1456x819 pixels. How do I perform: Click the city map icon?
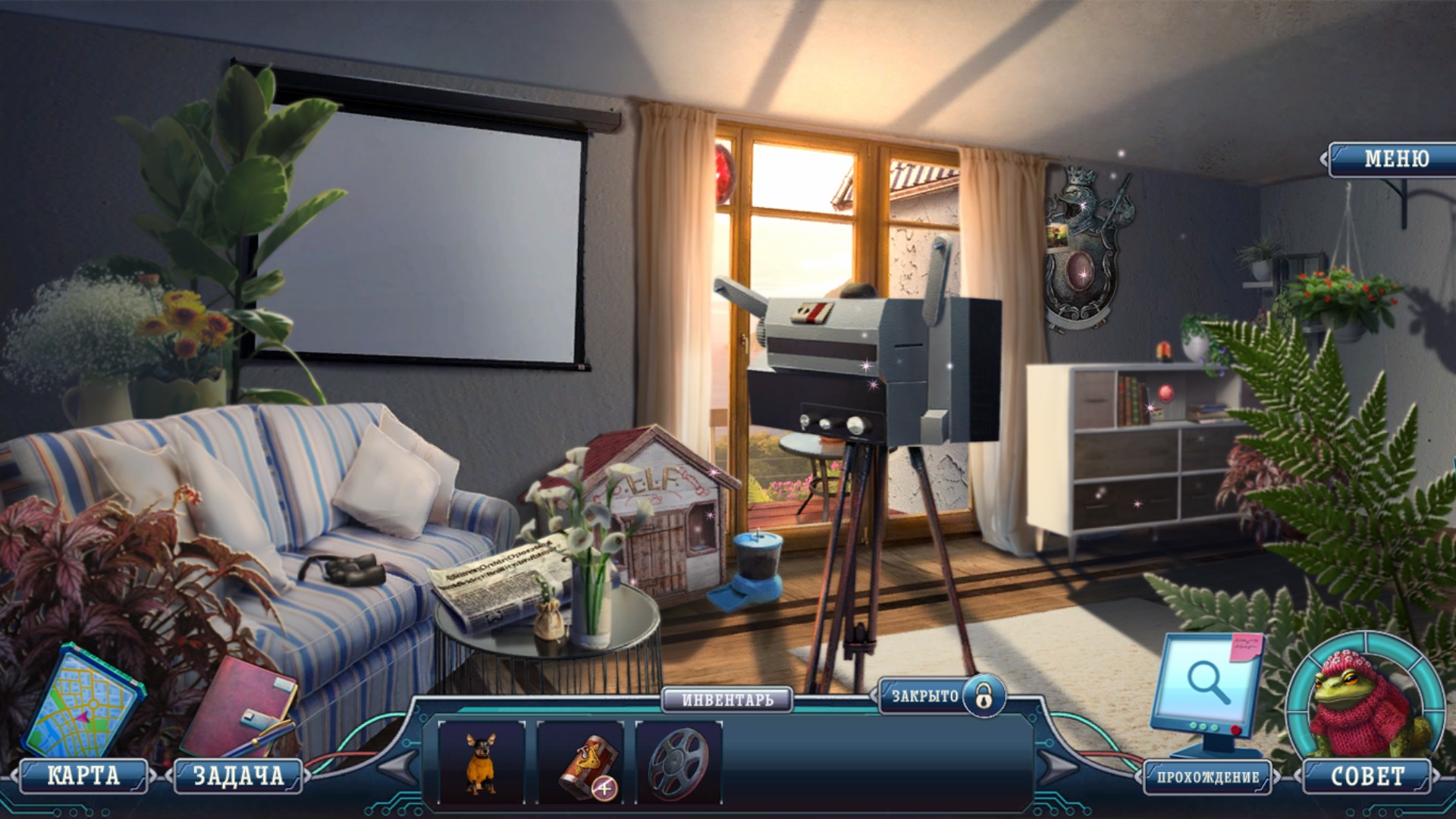[x=82, y=701]
